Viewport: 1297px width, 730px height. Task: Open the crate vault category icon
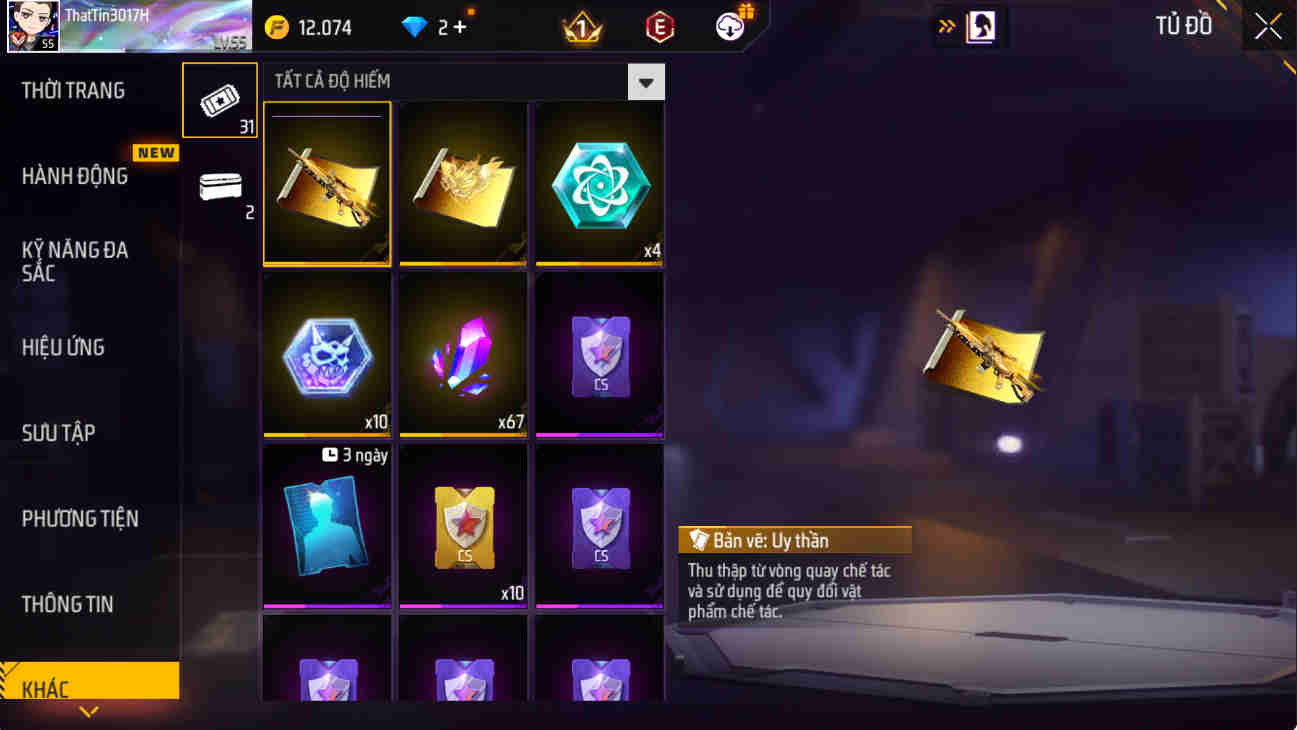[219, 188]
